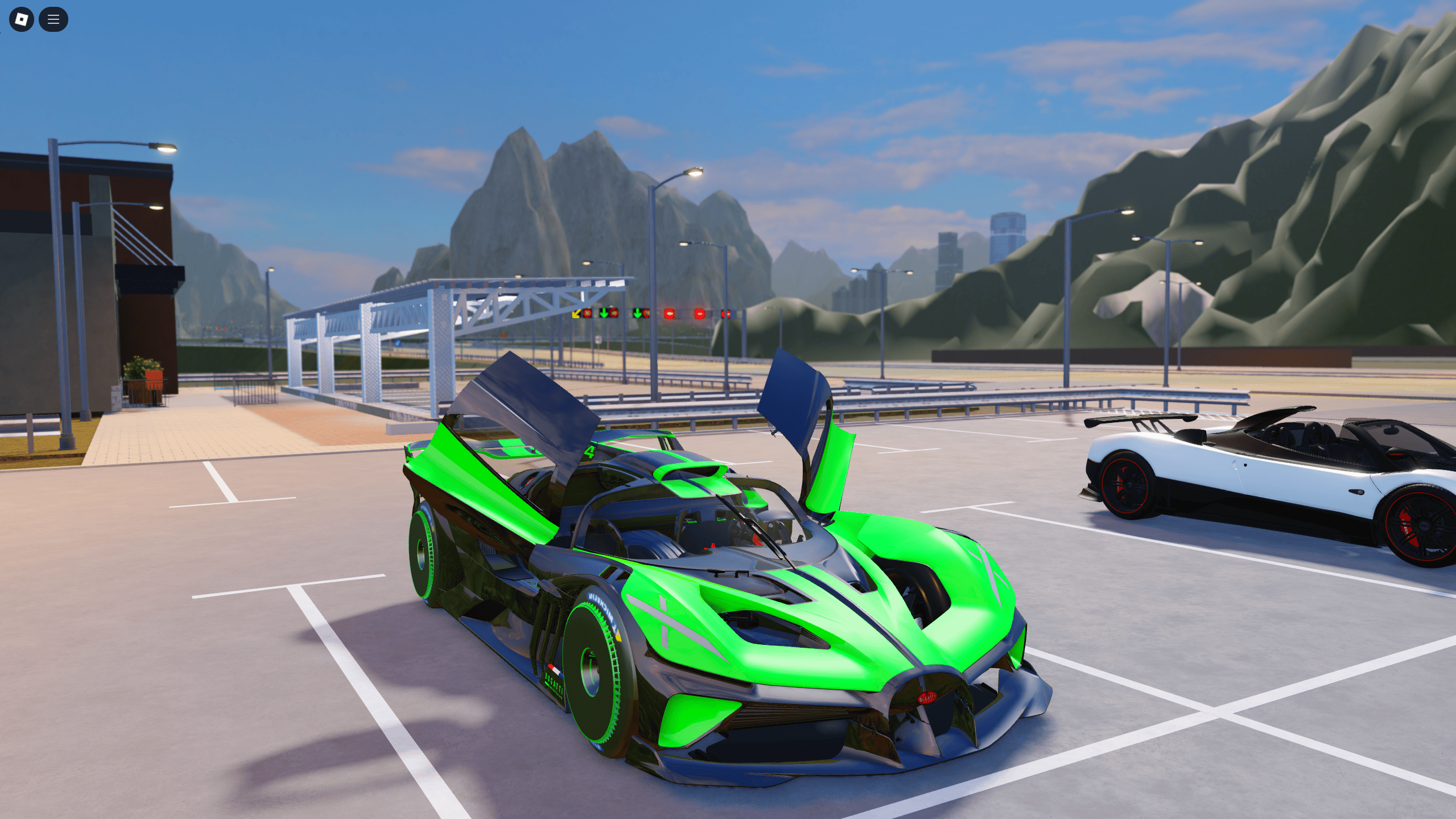Click the red lane-closed signal light
The width and height of the screenshot is (1456, 819).
670,314
